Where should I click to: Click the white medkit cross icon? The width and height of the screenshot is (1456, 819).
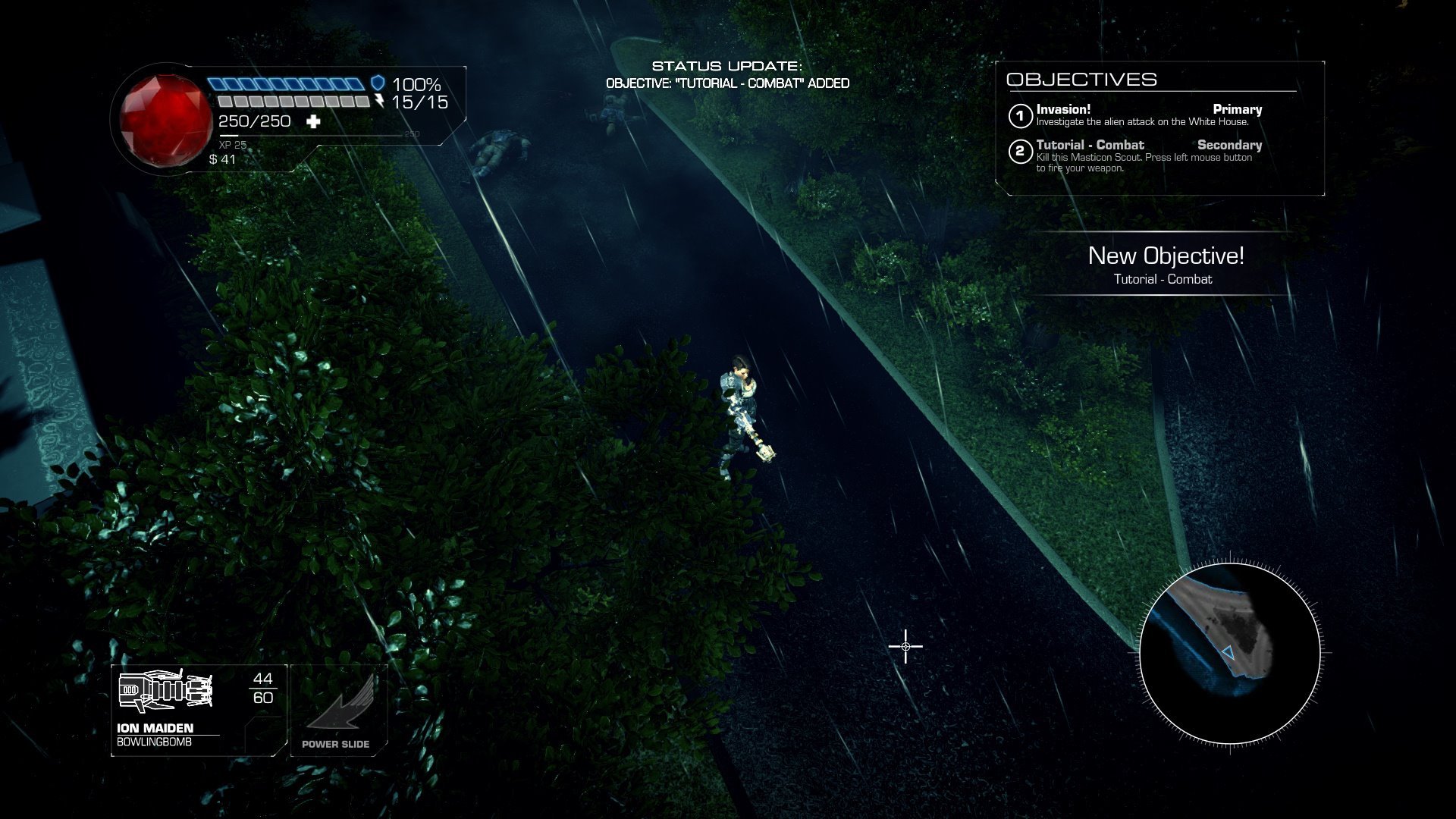click(x=313, y=122)
